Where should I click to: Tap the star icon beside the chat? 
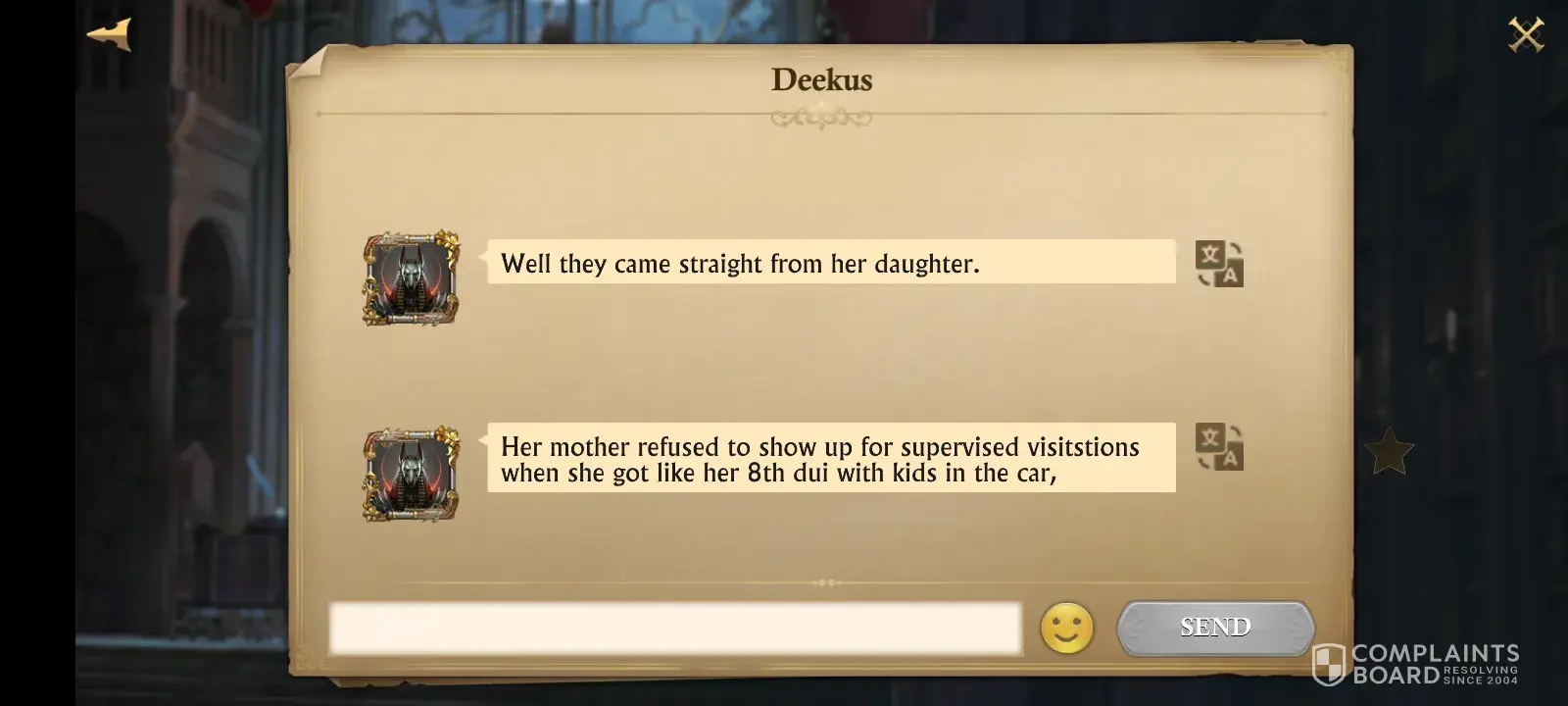(x=1389, y=452)
